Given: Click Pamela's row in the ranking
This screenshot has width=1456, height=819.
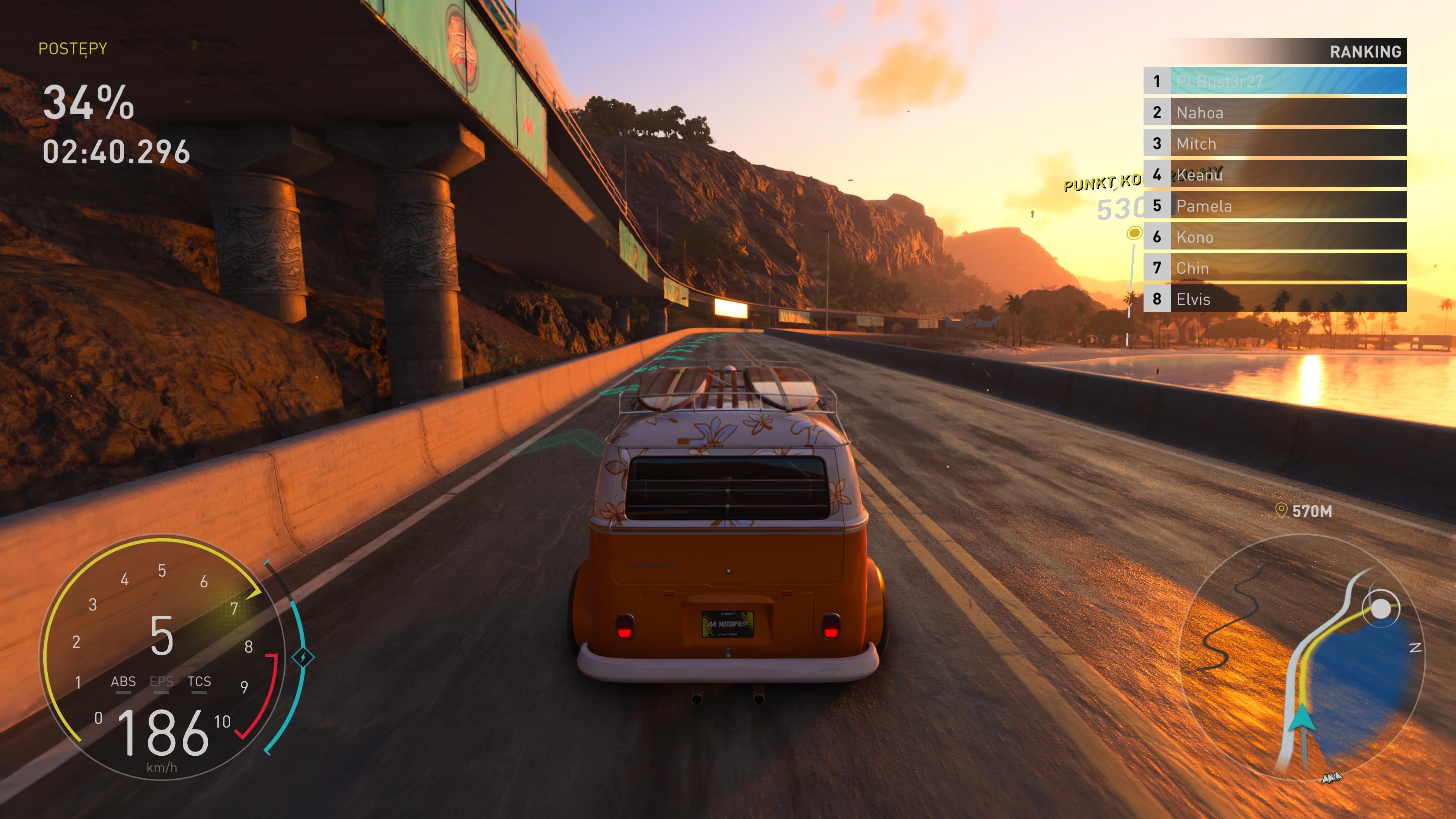Looking at the screenshot, I should click(1274, 205).
